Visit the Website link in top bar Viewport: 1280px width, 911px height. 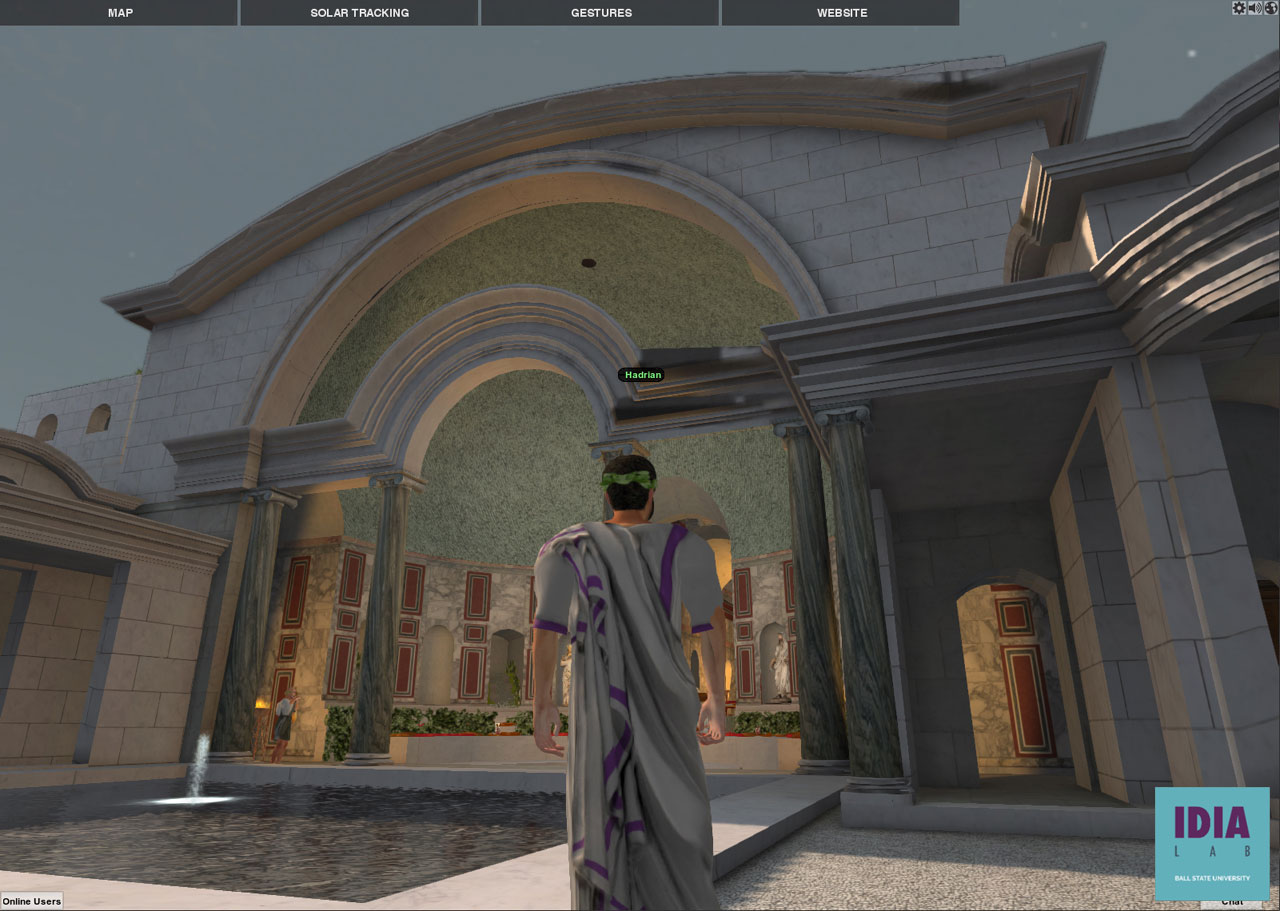coord(841,13)
